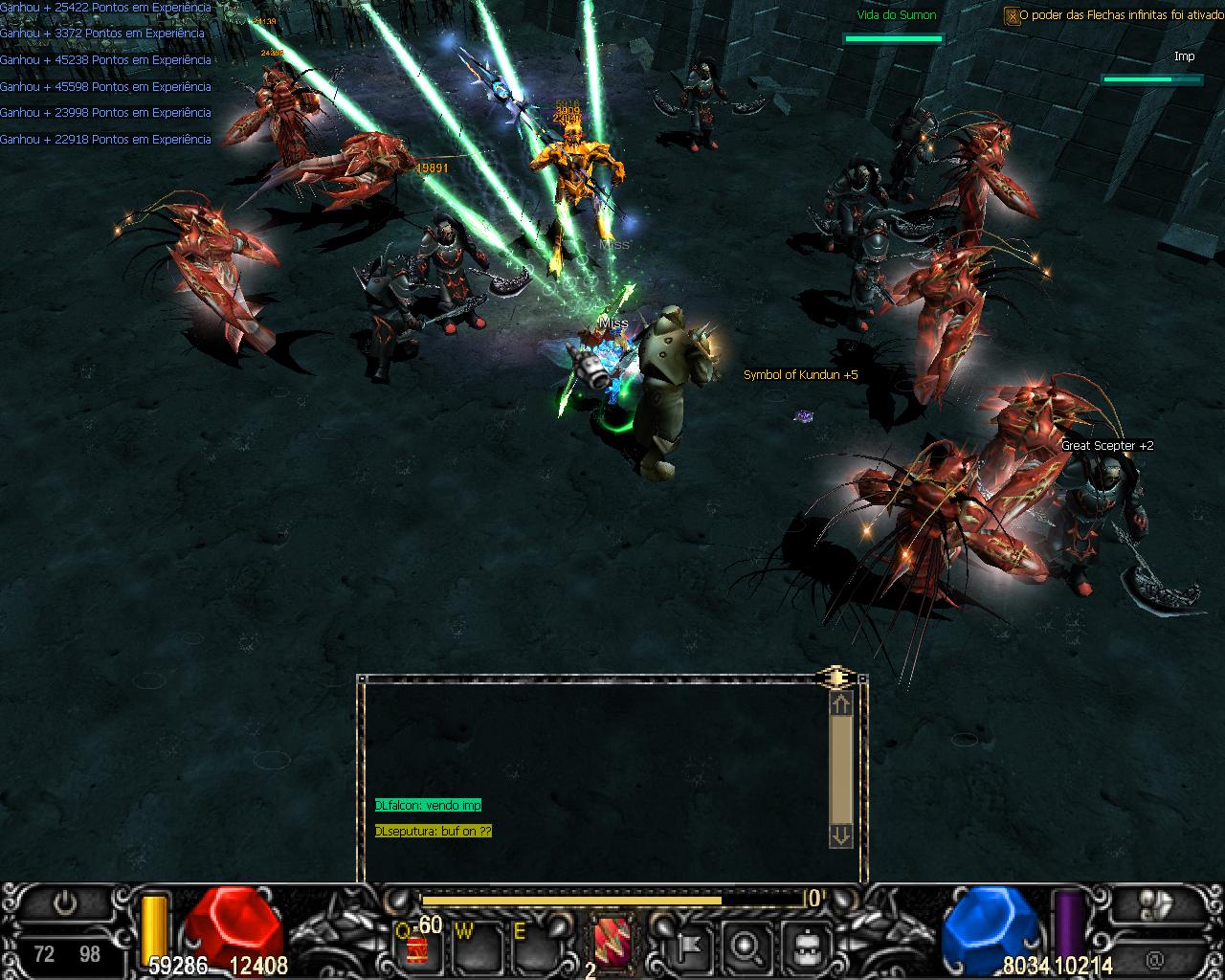Click the power button in the HUD corner

pyautogui.click(x=66, y=903)
